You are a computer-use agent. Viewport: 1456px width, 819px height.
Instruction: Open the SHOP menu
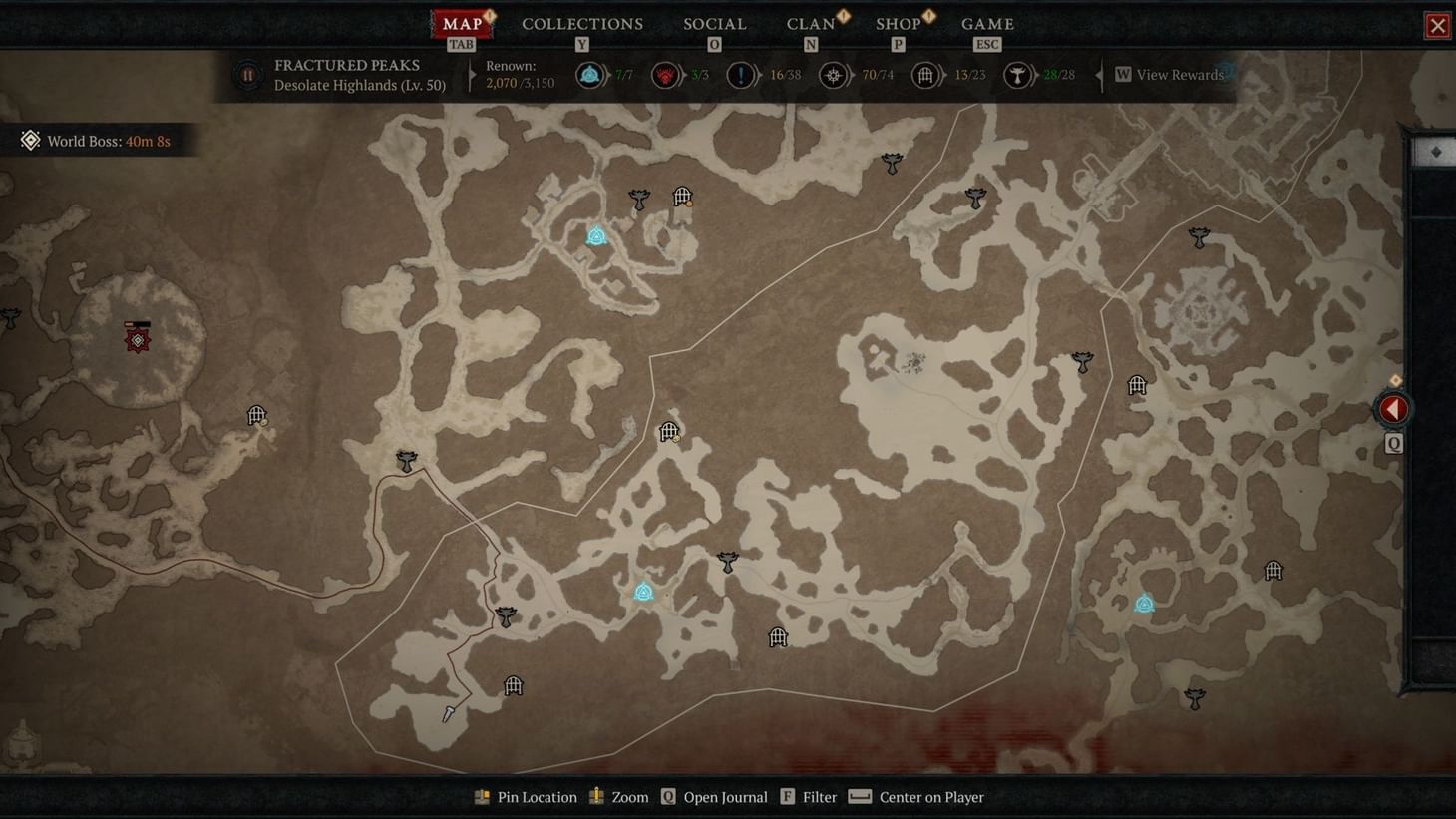click(x=898, y=23)
